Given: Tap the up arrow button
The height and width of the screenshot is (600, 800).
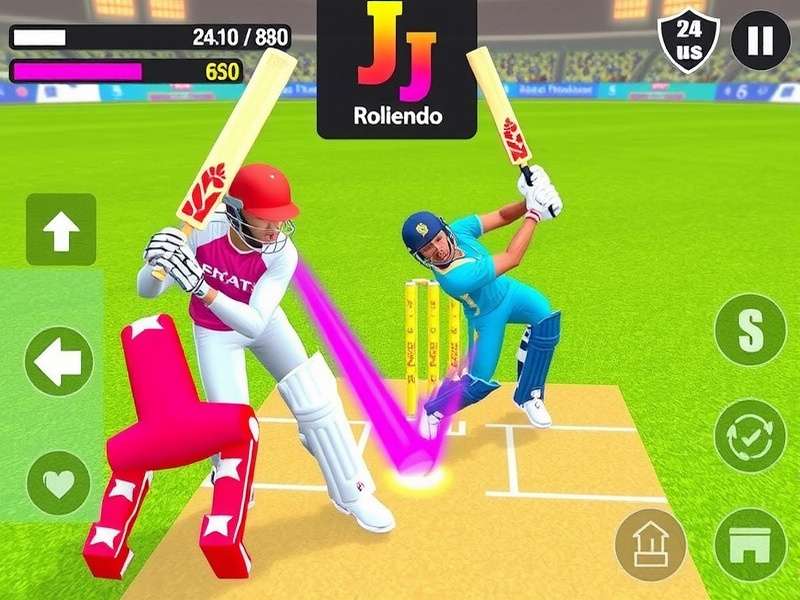Looking at the screenshot, I should point(61,230).
